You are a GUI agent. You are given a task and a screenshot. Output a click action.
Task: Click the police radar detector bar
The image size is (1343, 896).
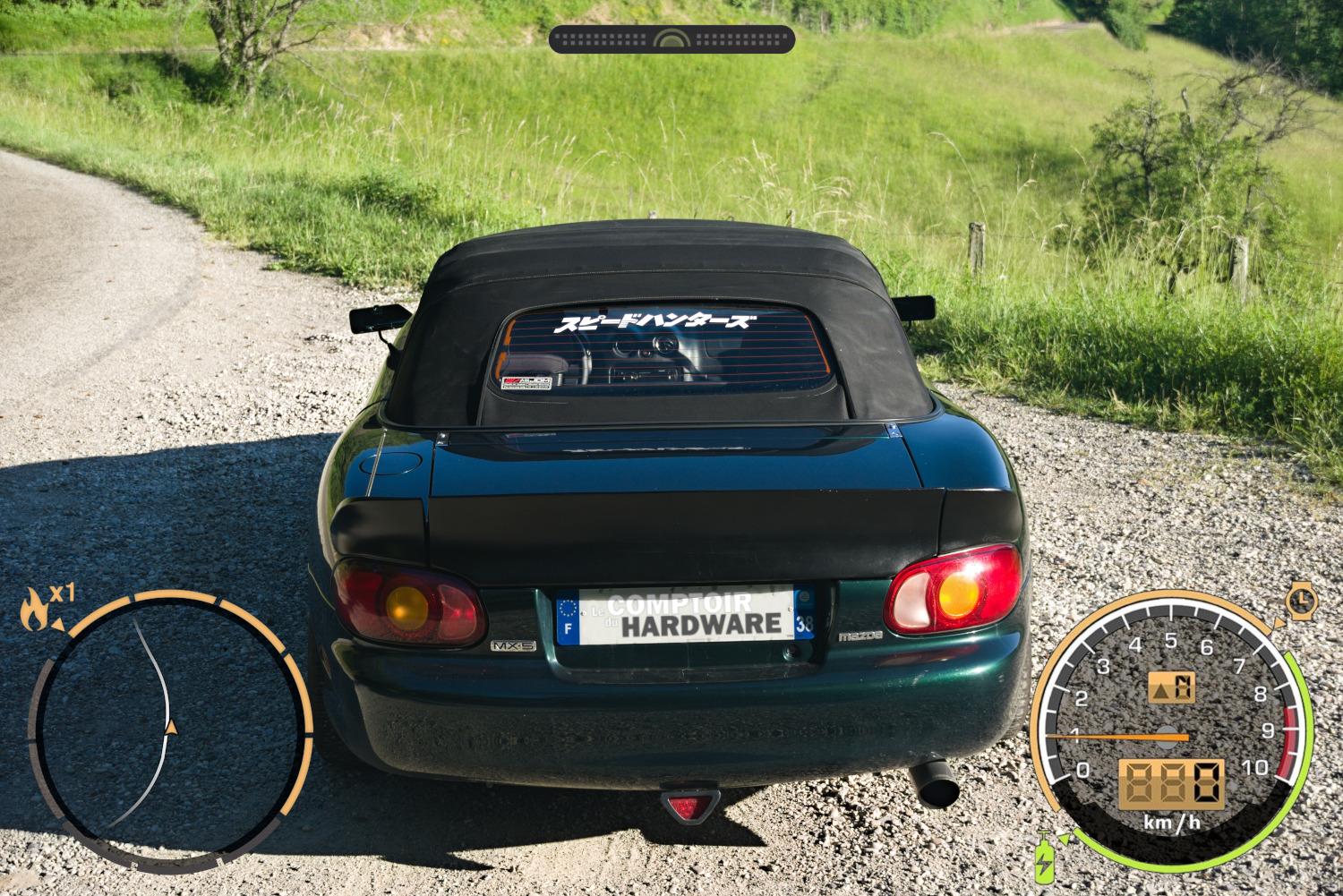point(671,39)
